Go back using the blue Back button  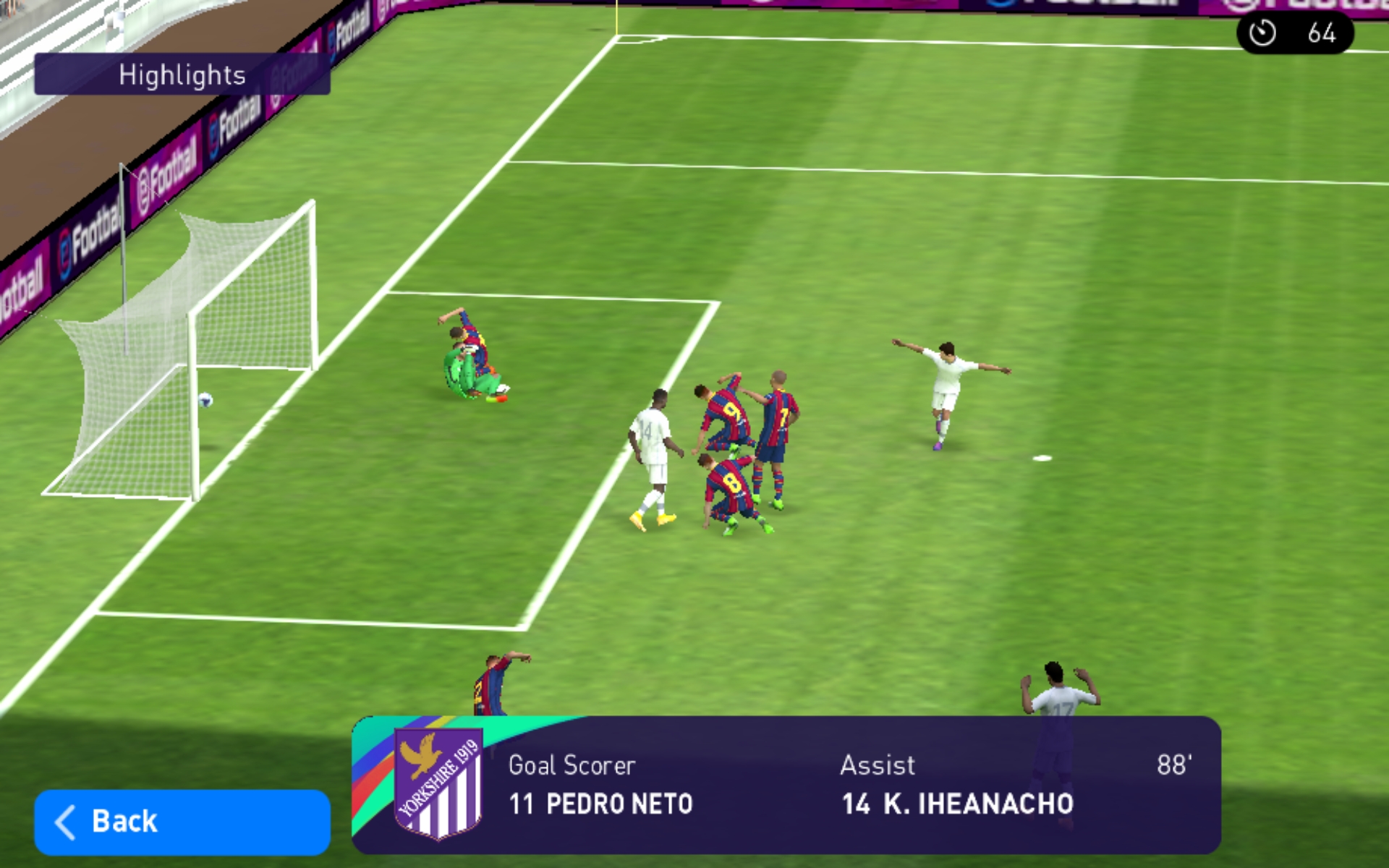(x=182, y=822)
